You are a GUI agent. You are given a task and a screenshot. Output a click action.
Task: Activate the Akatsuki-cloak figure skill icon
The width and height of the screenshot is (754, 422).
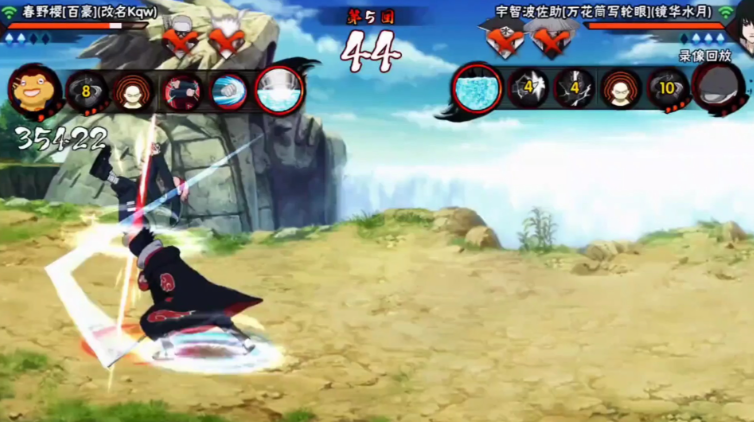pos(182,92)
